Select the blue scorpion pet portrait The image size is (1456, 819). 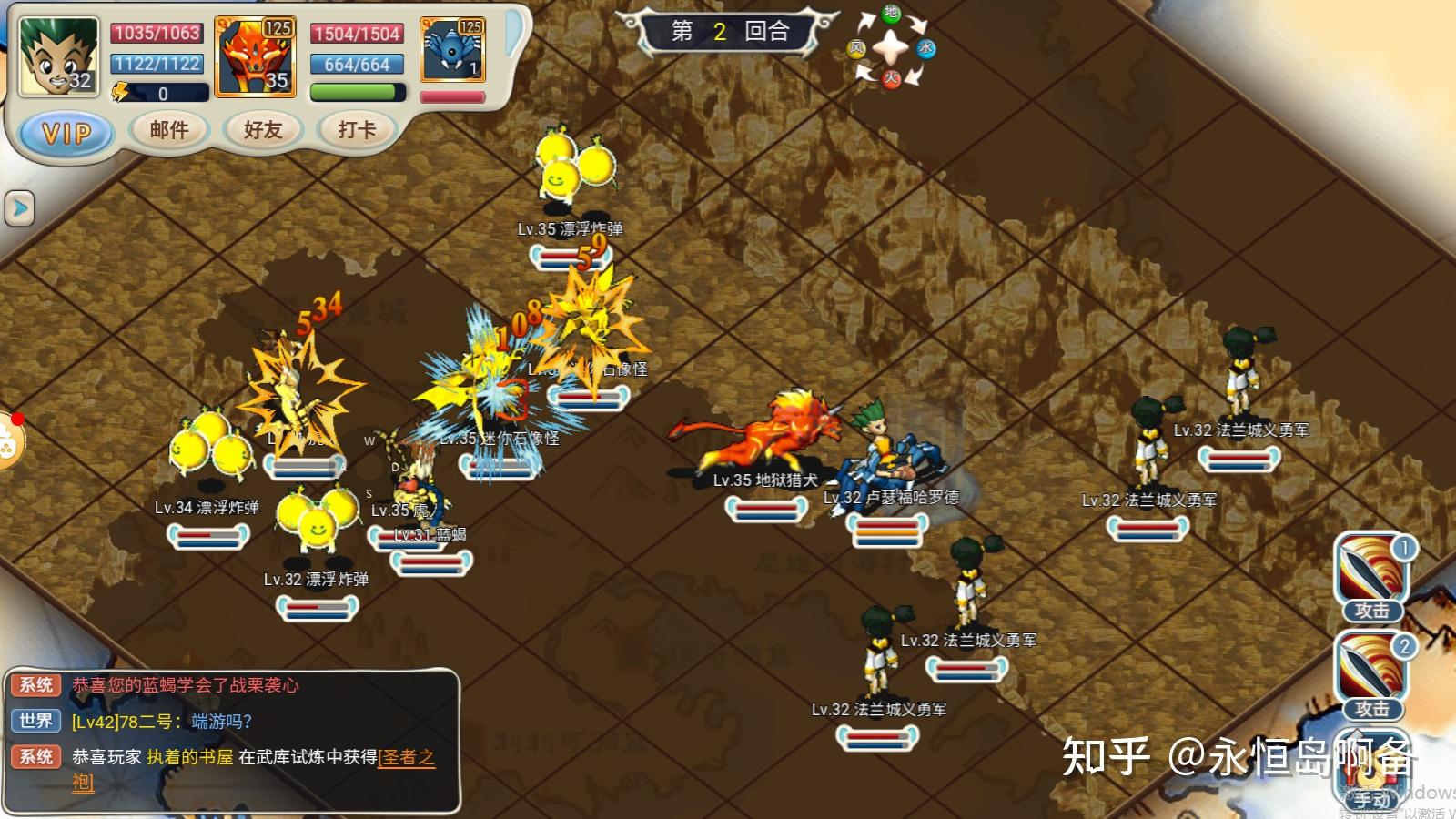(x=452, y=51)
